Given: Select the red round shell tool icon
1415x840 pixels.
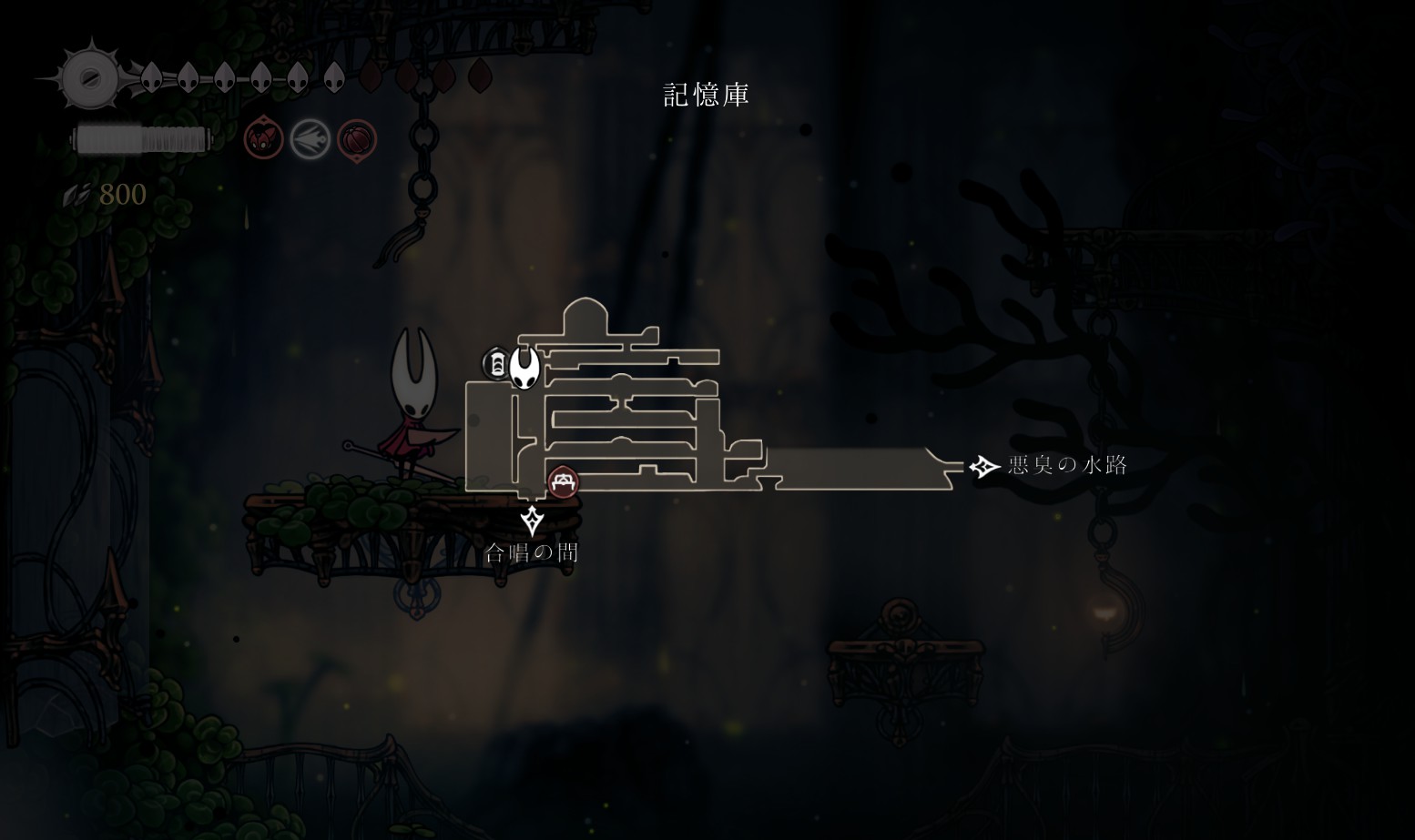Looking at the screenshot, I should pyautogui.click(x=357, y=141).
